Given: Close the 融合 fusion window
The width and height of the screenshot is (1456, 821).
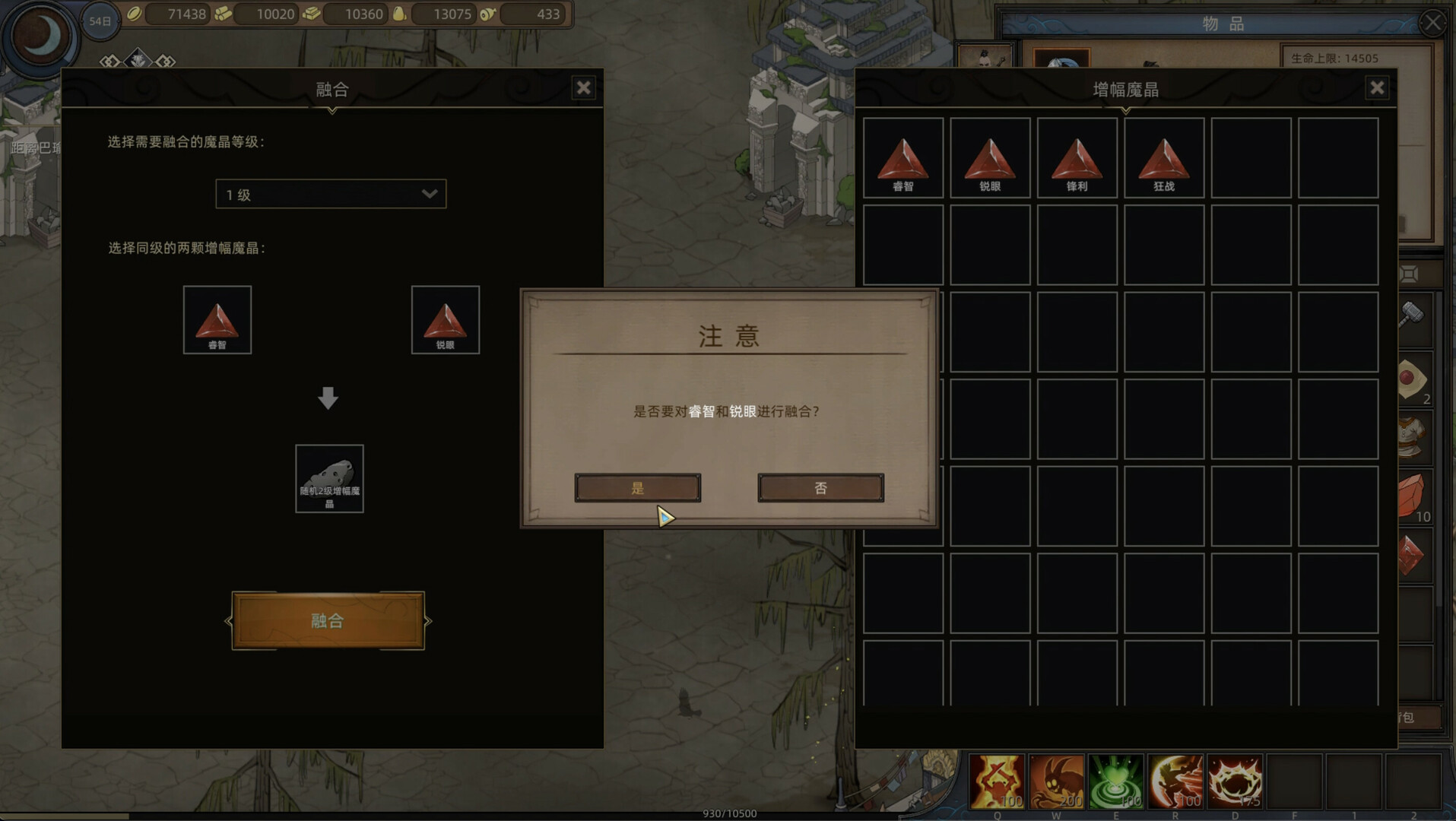Looking at the screenshot, I should click(583, 88).
